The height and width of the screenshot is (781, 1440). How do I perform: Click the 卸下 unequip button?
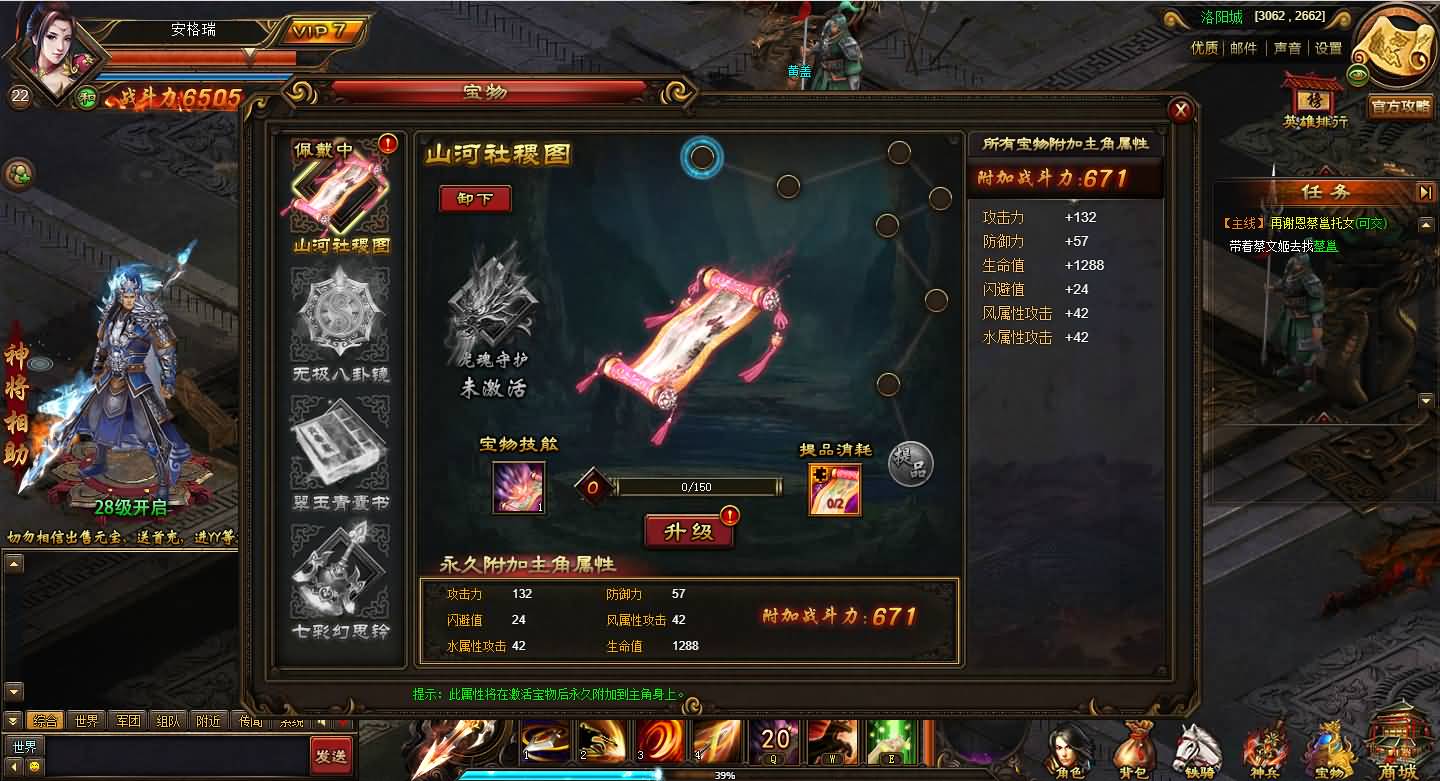[x=474, y=199]
